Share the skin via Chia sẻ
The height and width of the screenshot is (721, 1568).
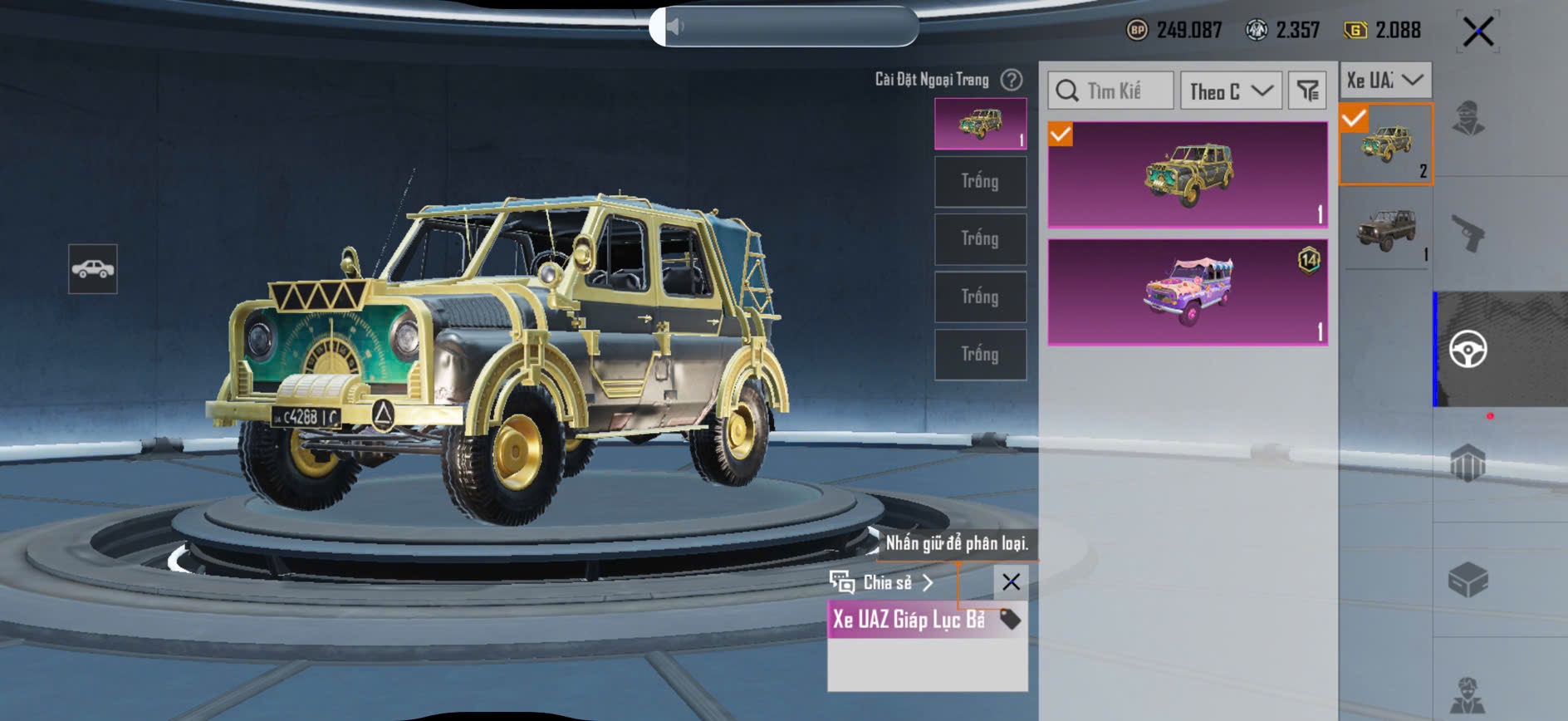(883, 582)
